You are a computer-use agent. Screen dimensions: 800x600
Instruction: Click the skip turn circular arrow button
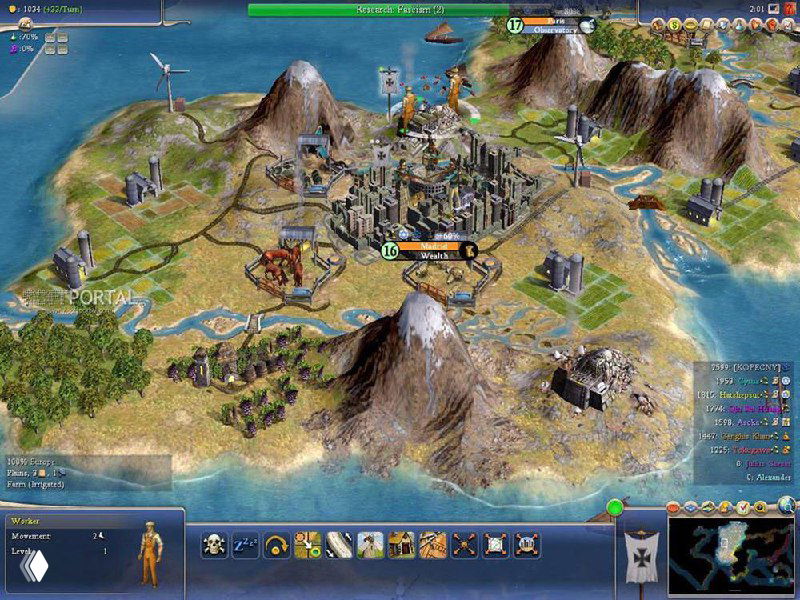coord(277,544)
